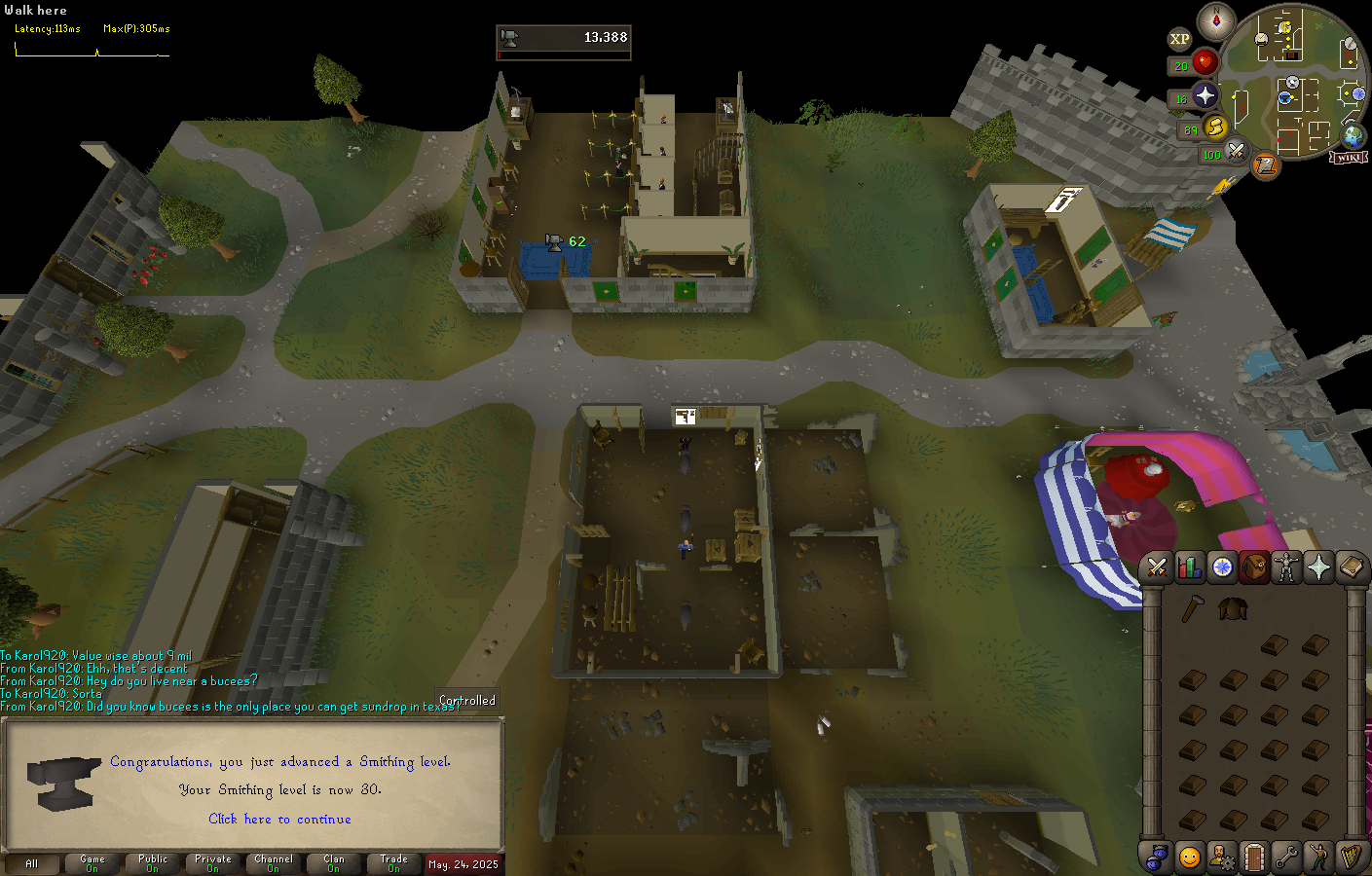Screen dimensions: 1372x876
Task: Activate quick prayers with the prayer orb
Action: click(1205, 95)
